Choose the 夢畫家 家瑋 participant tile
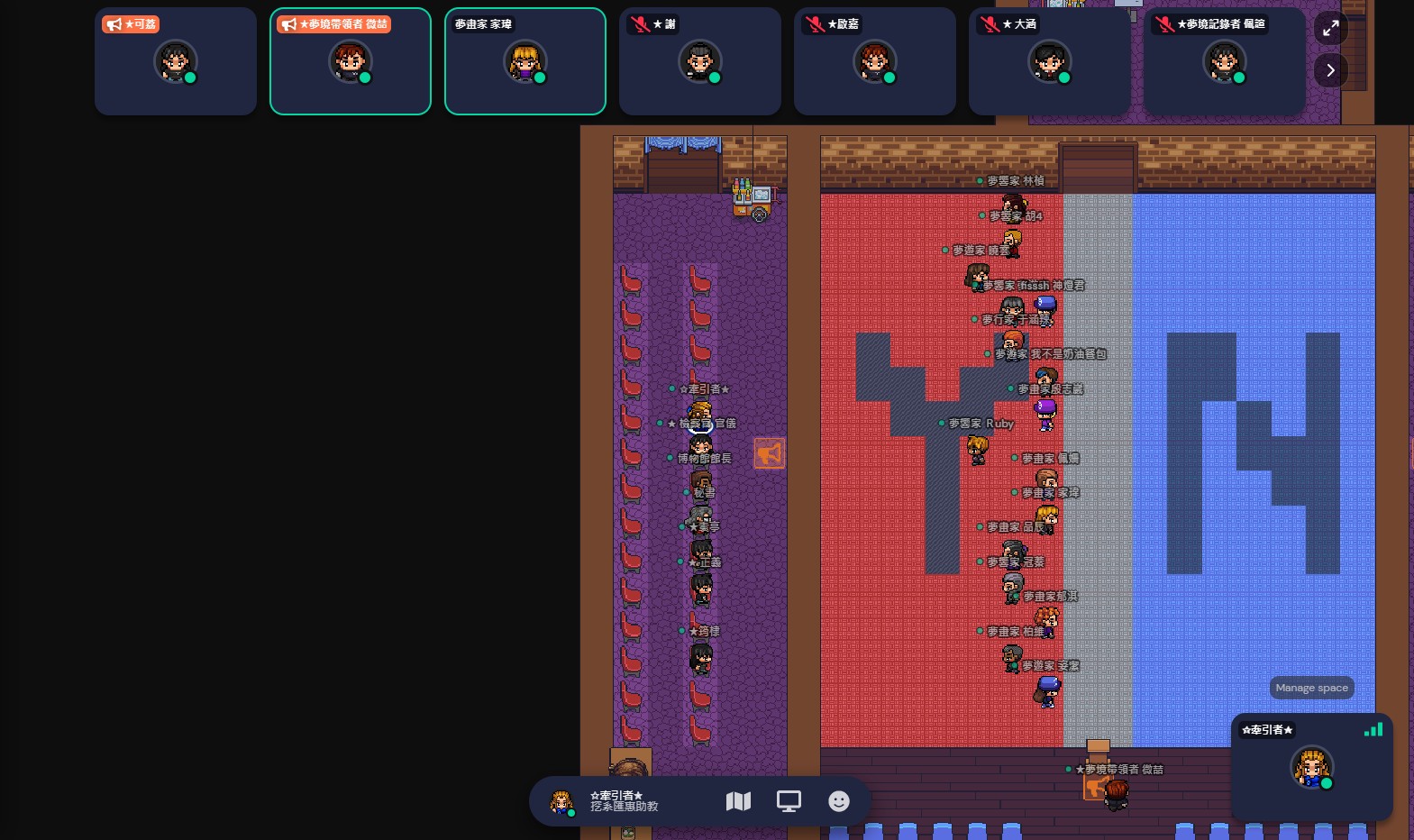This screenshot has width=1414, height=840. click(525, 61)
